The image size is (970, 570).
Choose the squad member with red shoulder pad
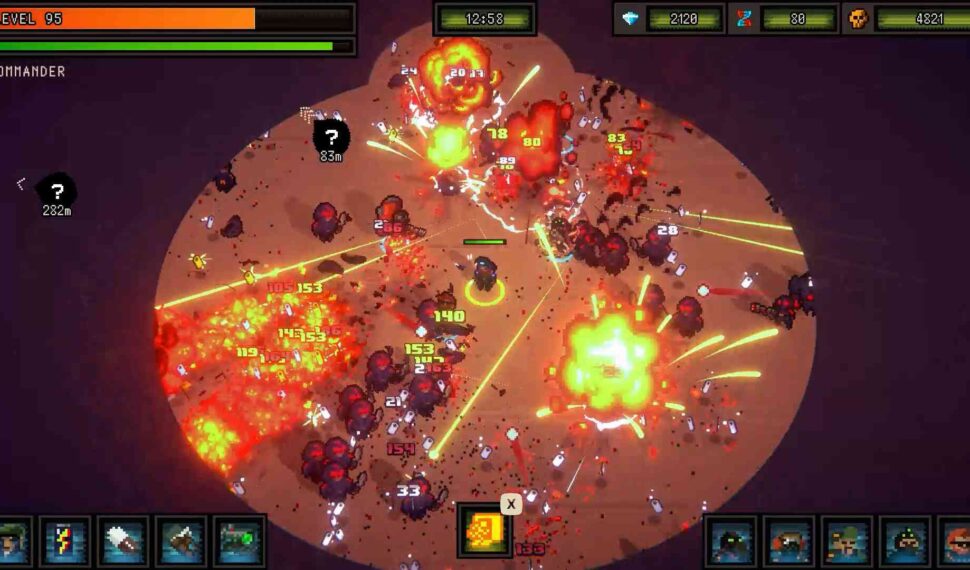coord(789,541)
